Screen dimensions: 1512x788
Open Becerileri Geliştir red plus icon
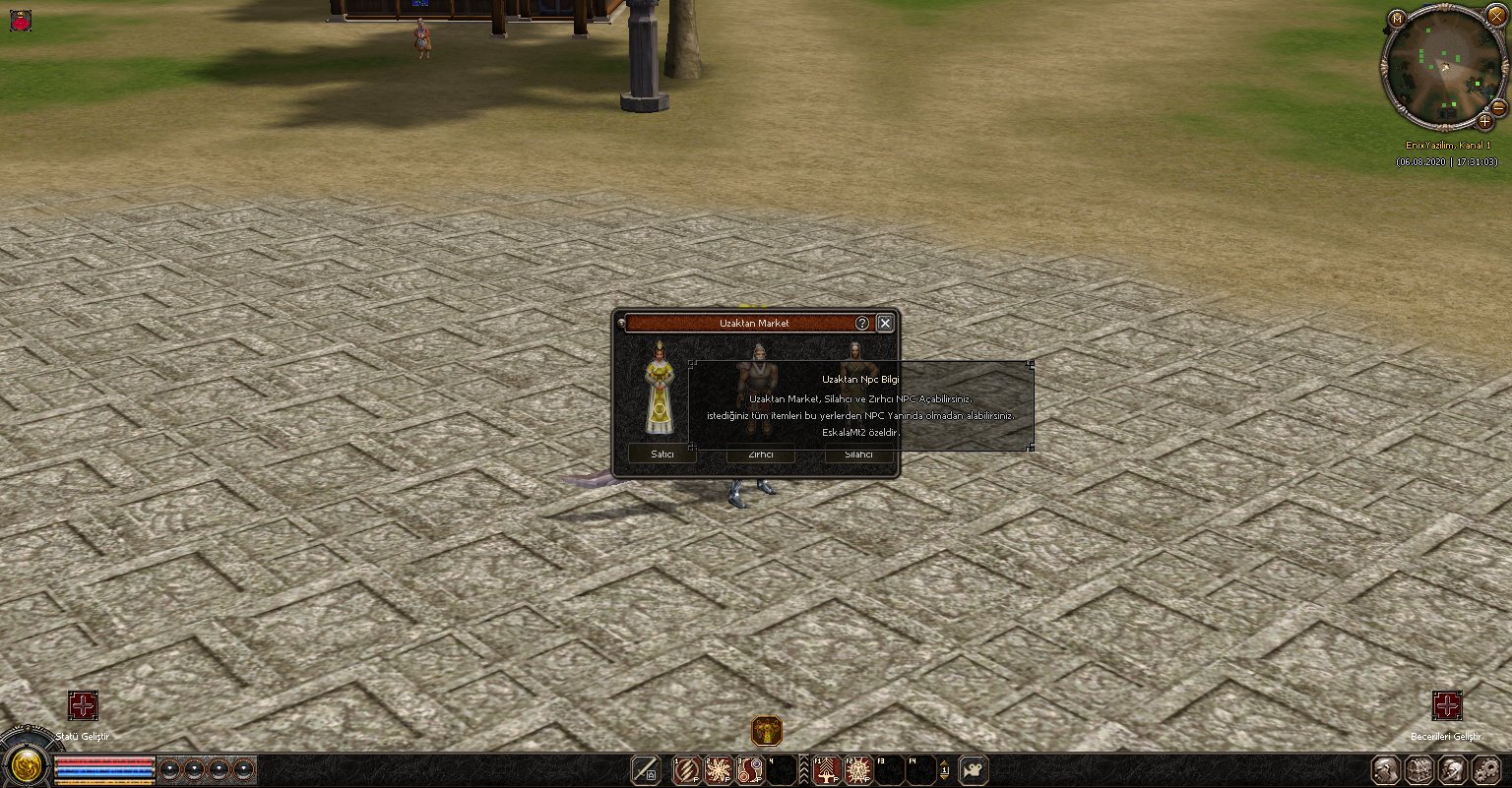coord(1446,705)
